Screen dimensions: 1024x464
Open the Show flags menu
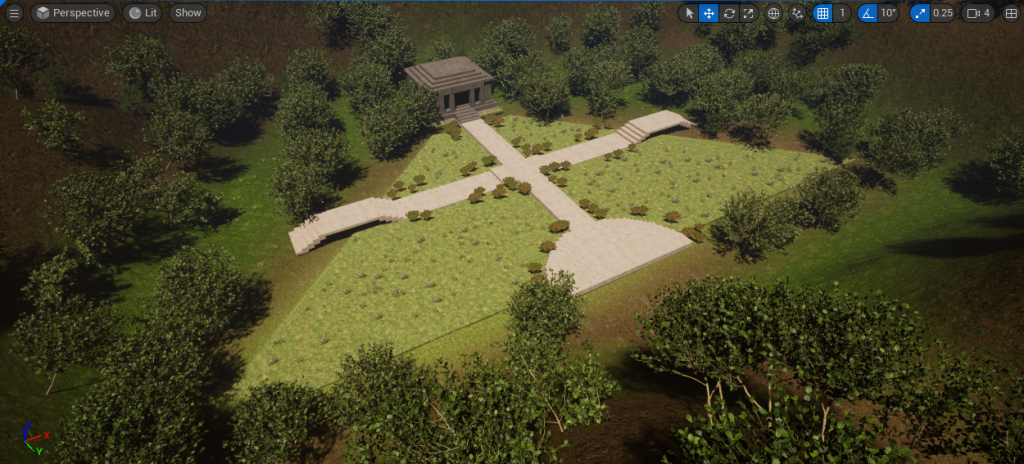tap(187, 13)
